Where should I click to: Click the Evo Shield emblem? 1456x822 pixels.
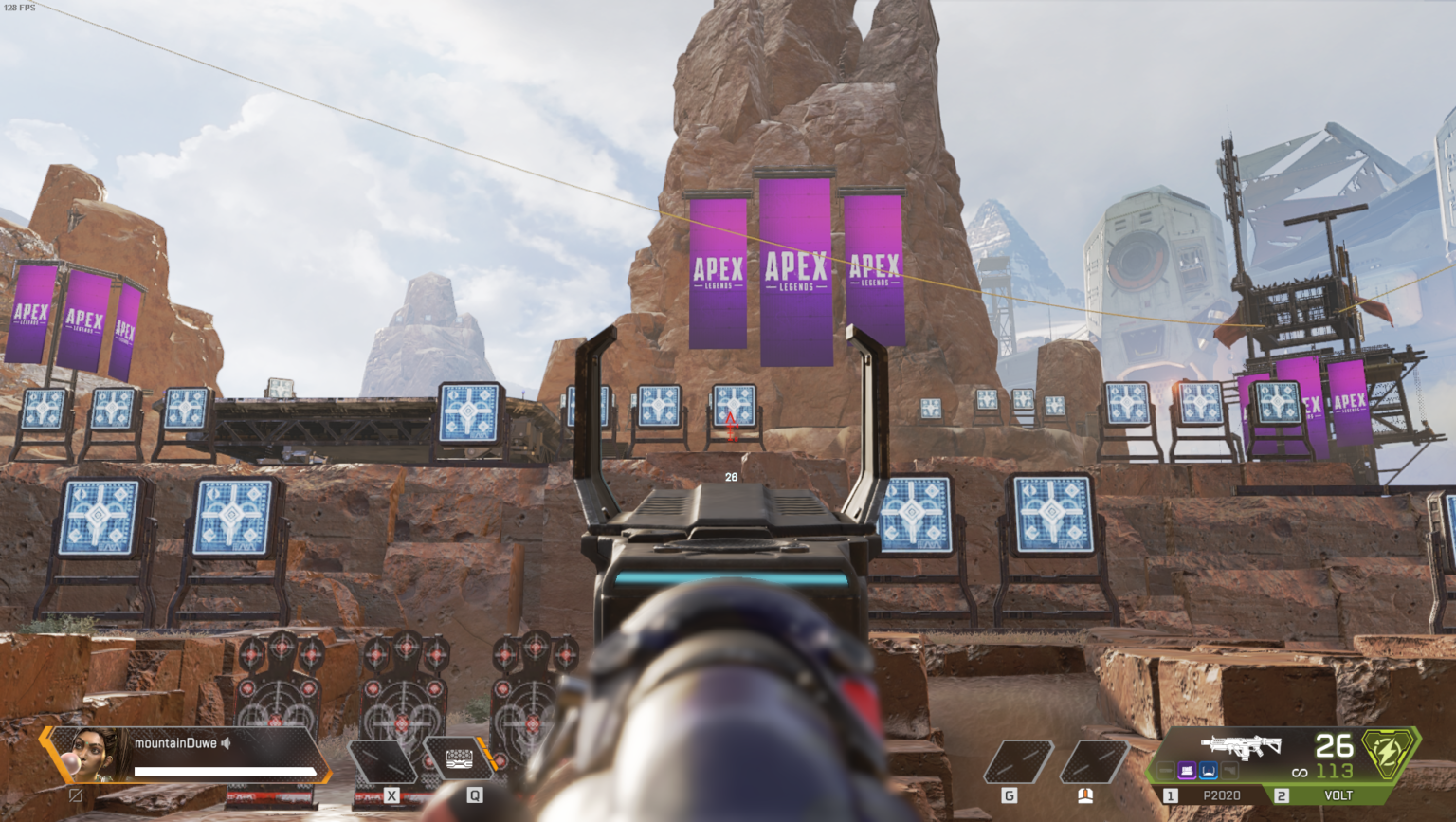pyautogui.click(x=1387, y=755)
